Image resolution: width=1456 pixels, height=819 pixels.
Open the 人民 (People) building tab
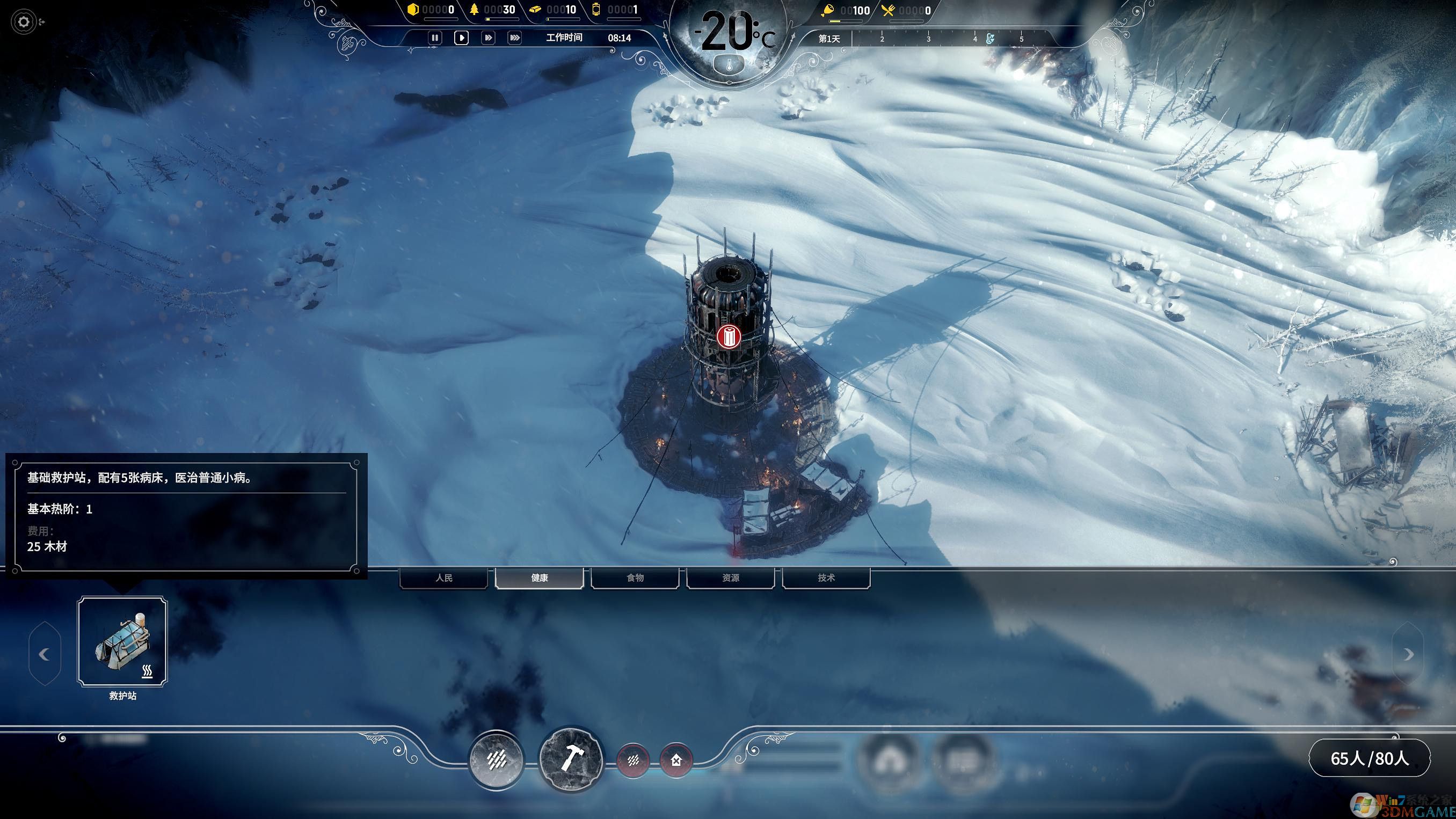click(443, 577)
